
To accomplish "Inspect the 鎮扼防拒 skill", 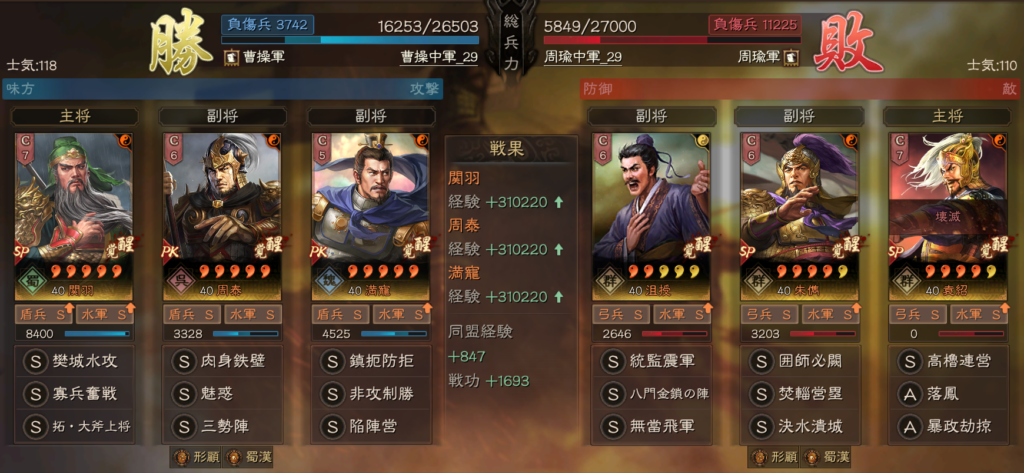I will 373,360.
